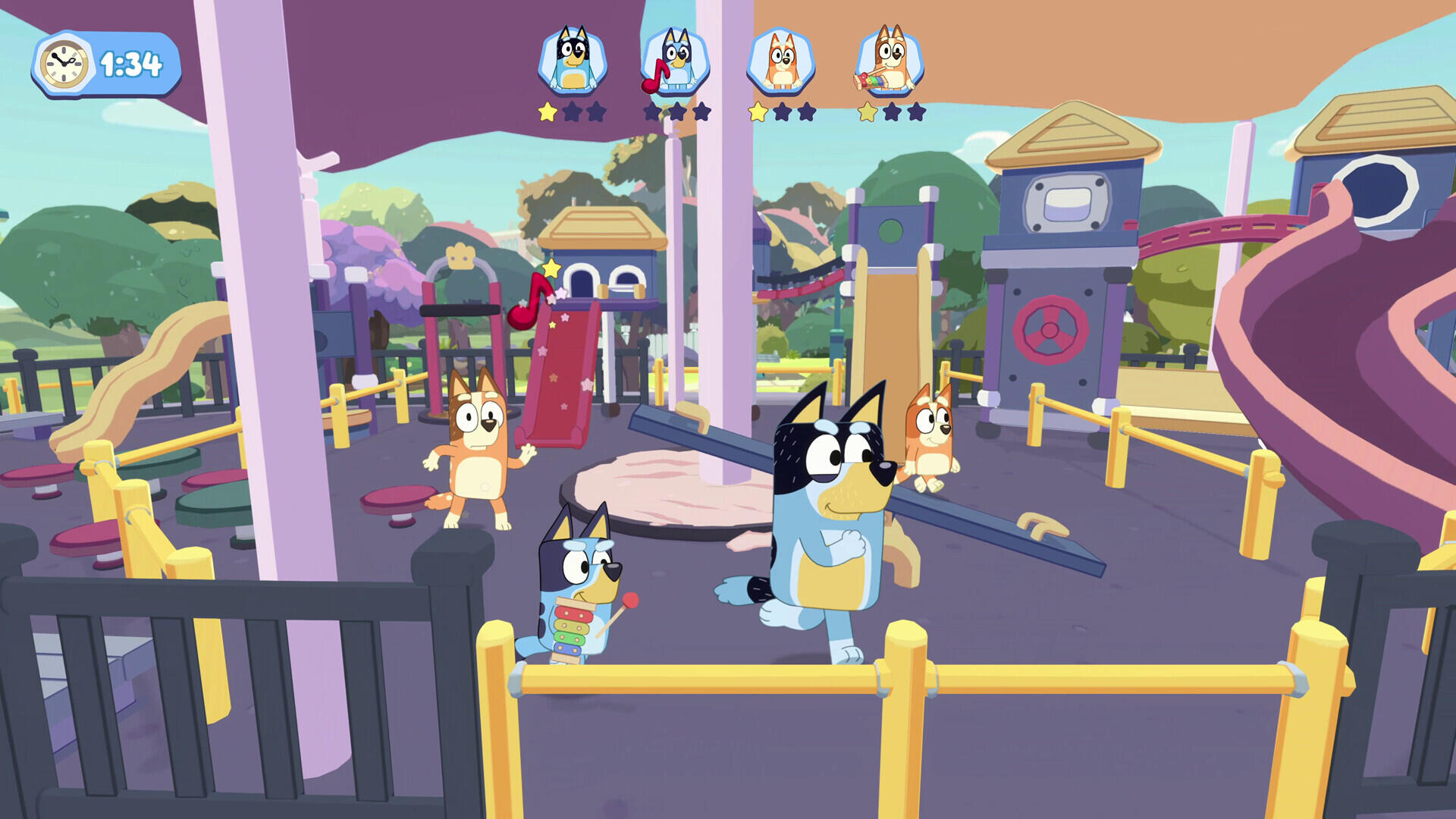
Task: Click the star collectible above the red slide
Action: pyautogui.click(x=551, y=267)
